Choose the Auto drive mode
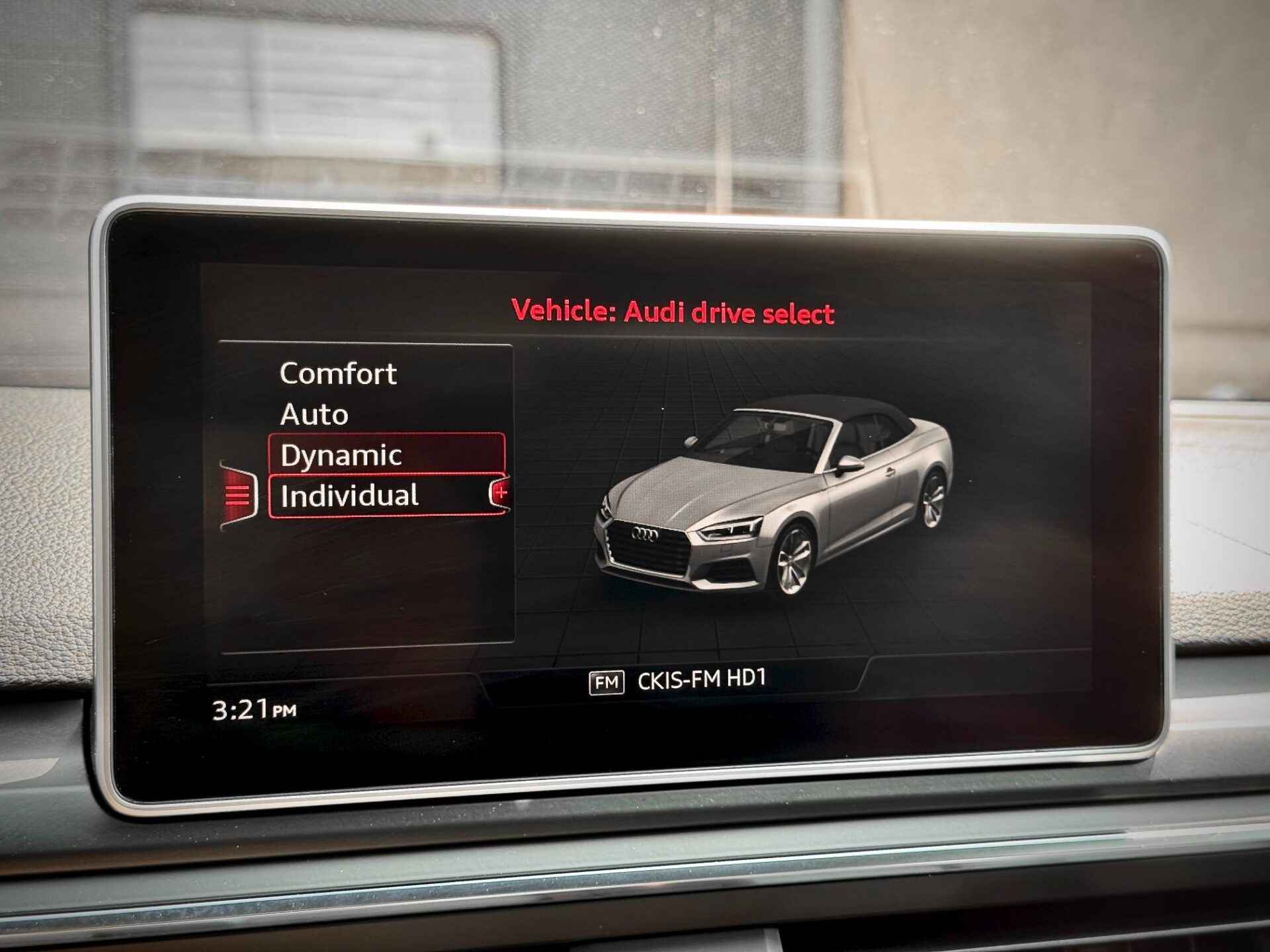The image size is (1270, 952). point(314,415)
